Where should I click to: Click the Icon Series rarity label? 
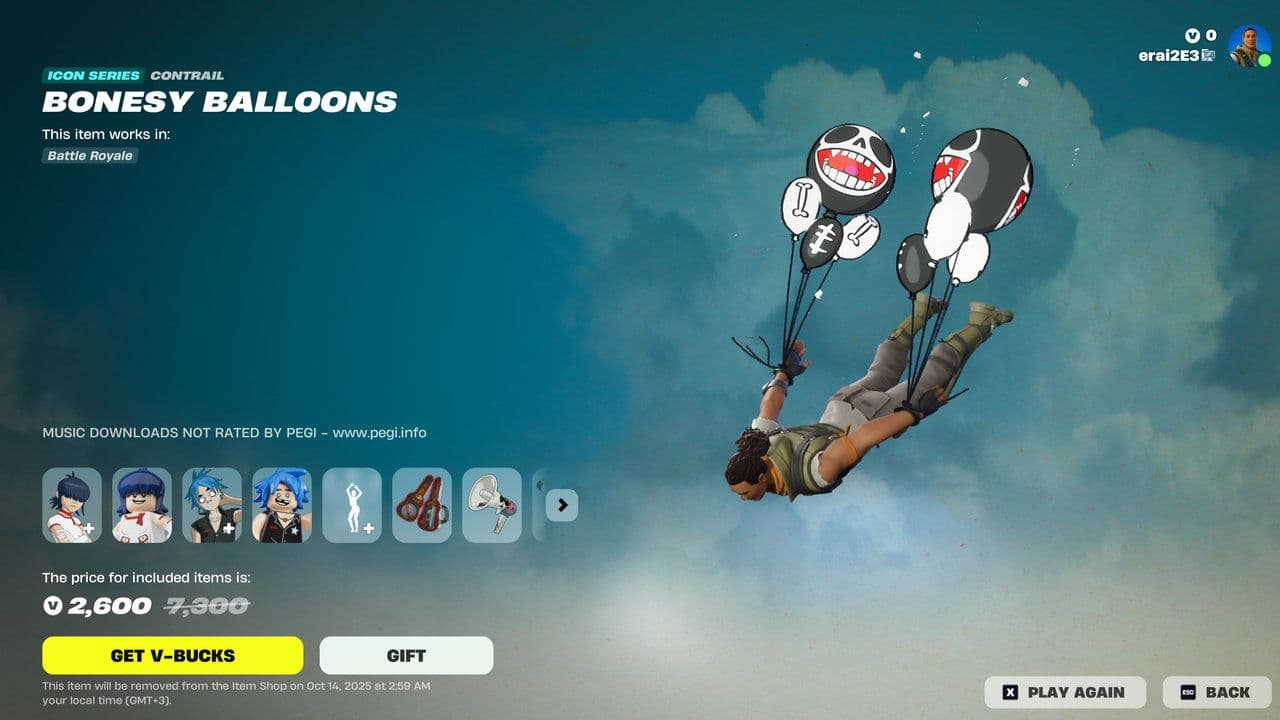click(x=91, y=75)
